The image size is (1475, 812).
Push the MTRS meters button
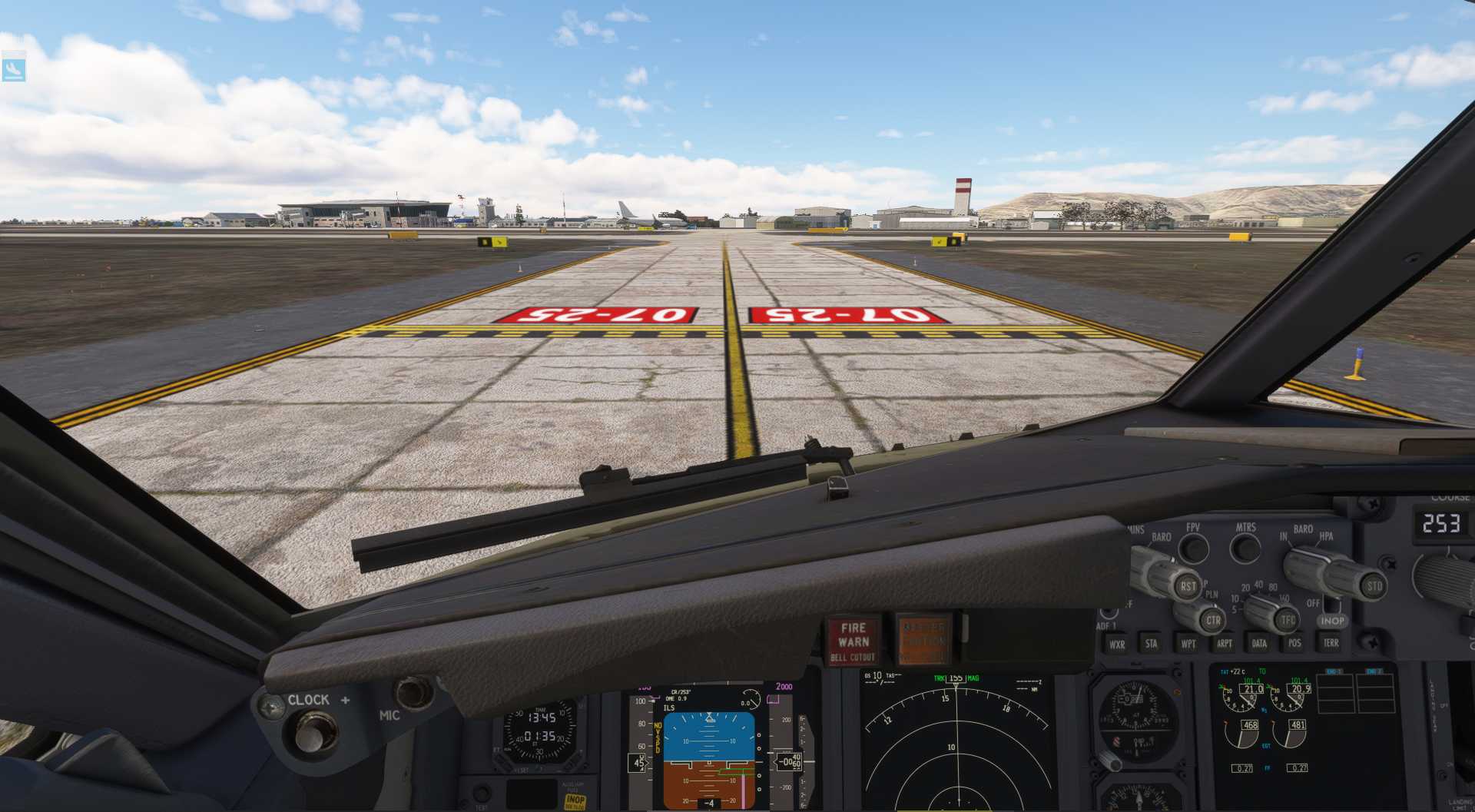(1245, 549)
